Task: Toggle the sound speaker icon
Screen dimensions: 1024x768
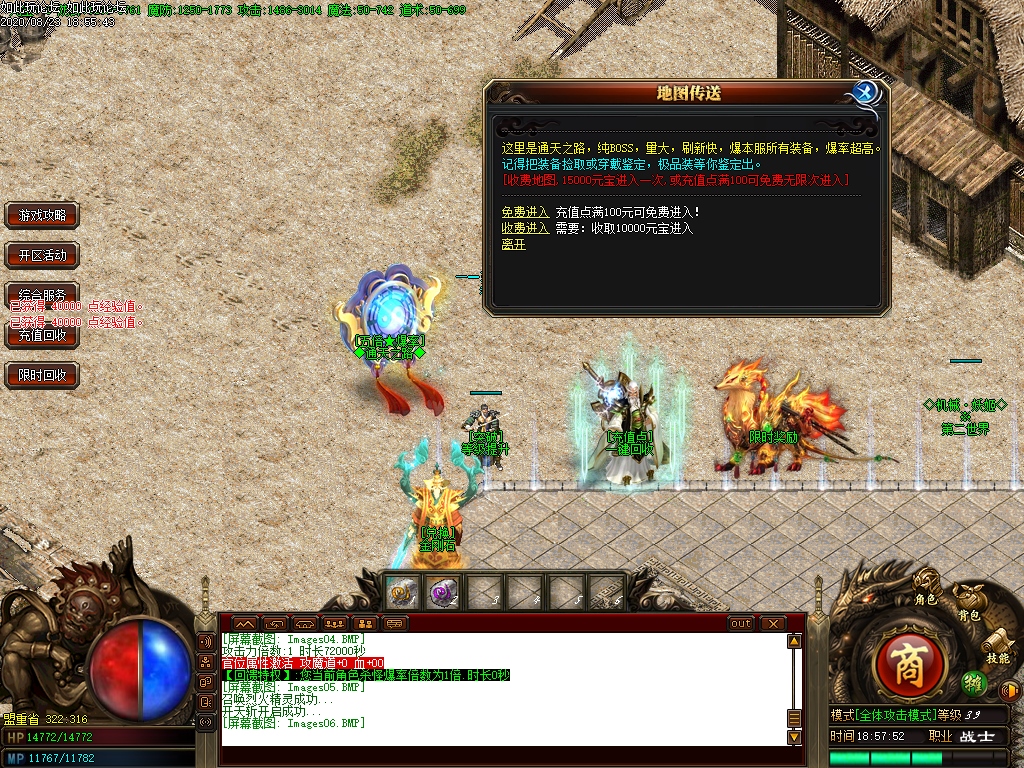Action: pyautogui.click(x=1010, y=690)
